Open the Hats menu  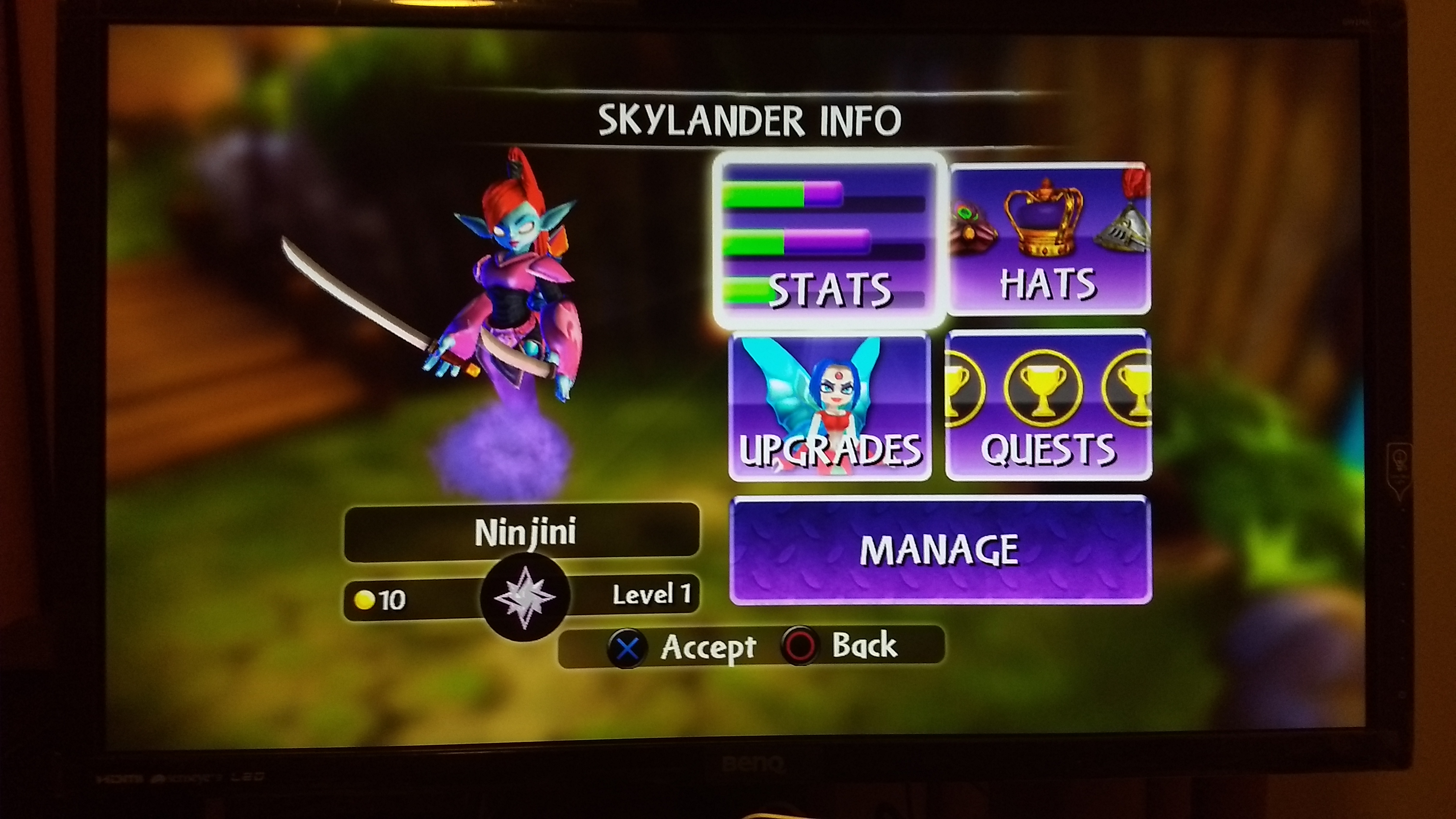[x=1049, y=239]
